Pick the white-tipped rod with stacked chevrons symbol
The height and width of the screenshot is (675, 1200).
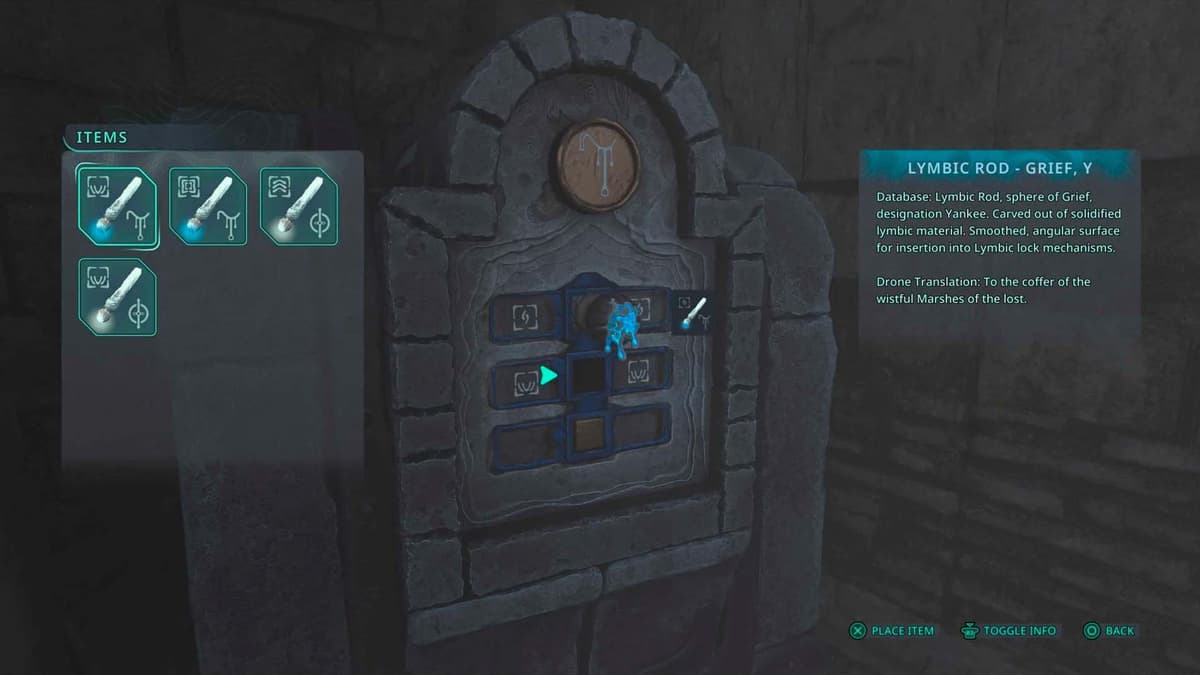[x=299, y=206]
